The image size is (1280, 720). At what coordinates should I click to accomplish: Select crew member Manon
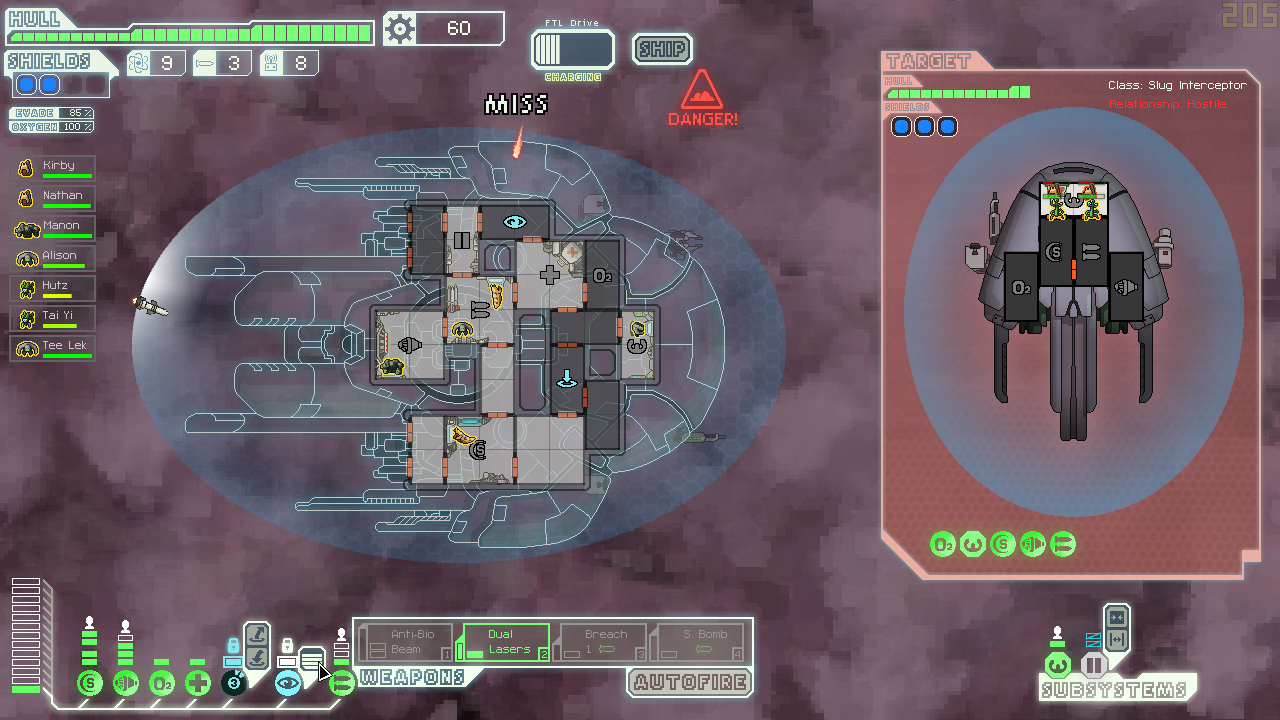(x=55, y=229)
